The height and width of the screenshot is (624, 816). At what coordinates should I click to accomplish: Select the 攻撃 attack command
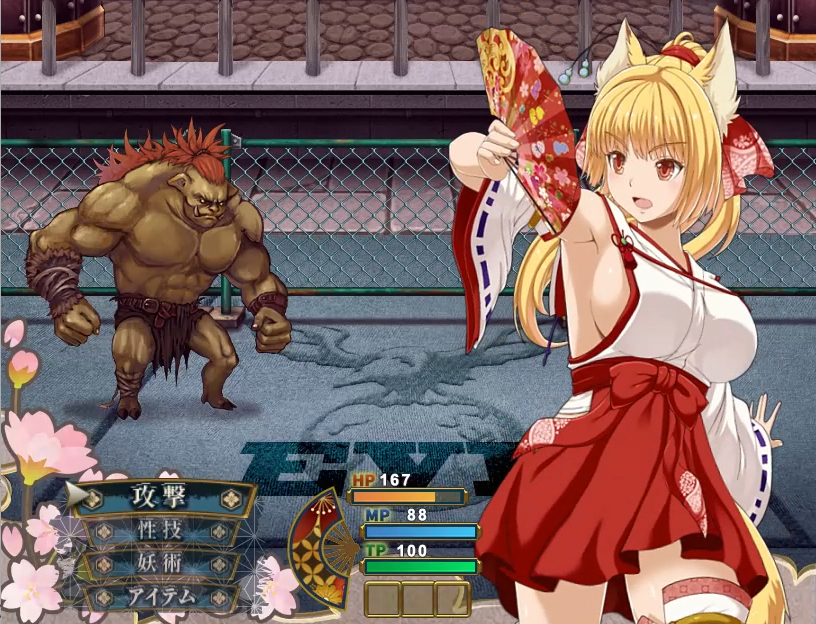[161, 496]
